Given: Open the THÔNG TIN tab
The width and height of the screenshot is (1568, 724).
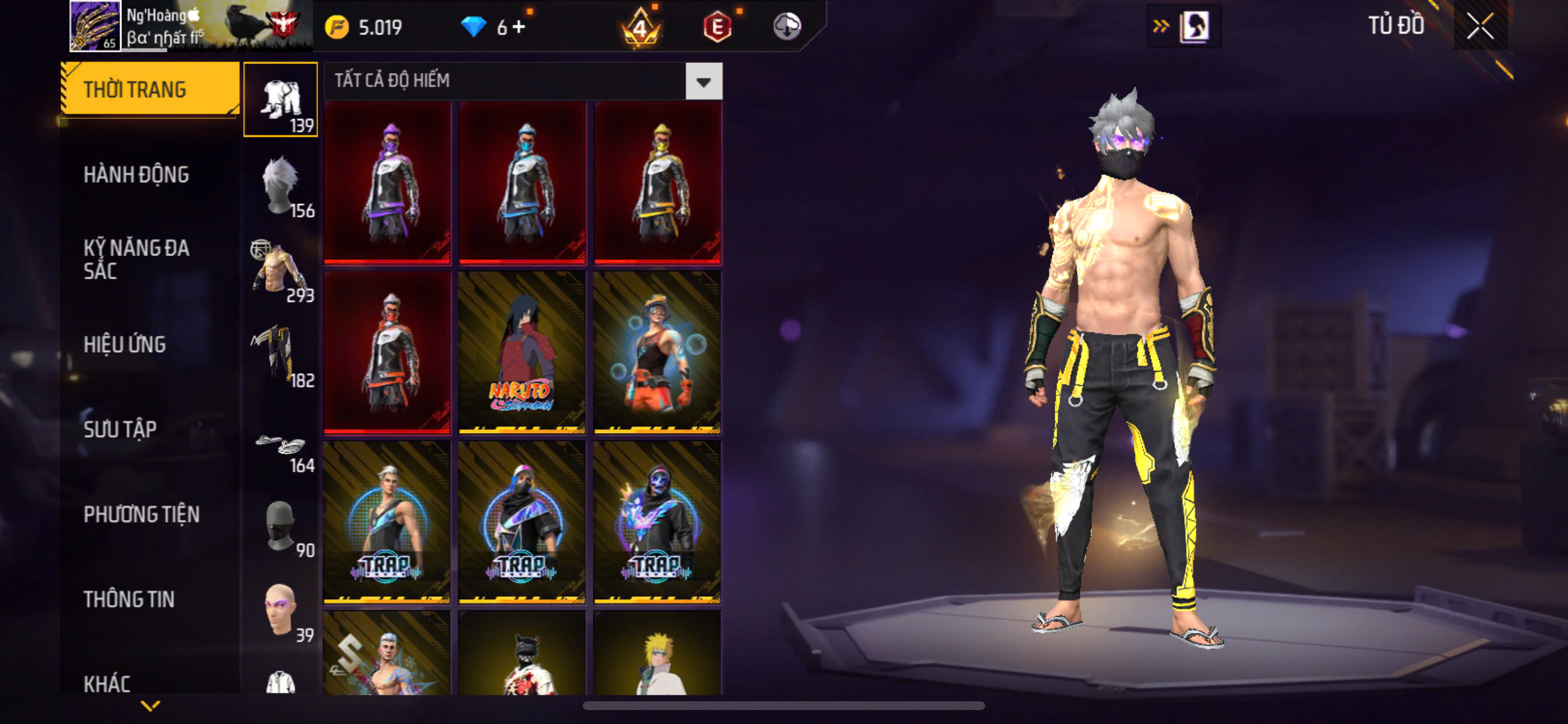Looking at the screenshot, I should tap(129, 599).
